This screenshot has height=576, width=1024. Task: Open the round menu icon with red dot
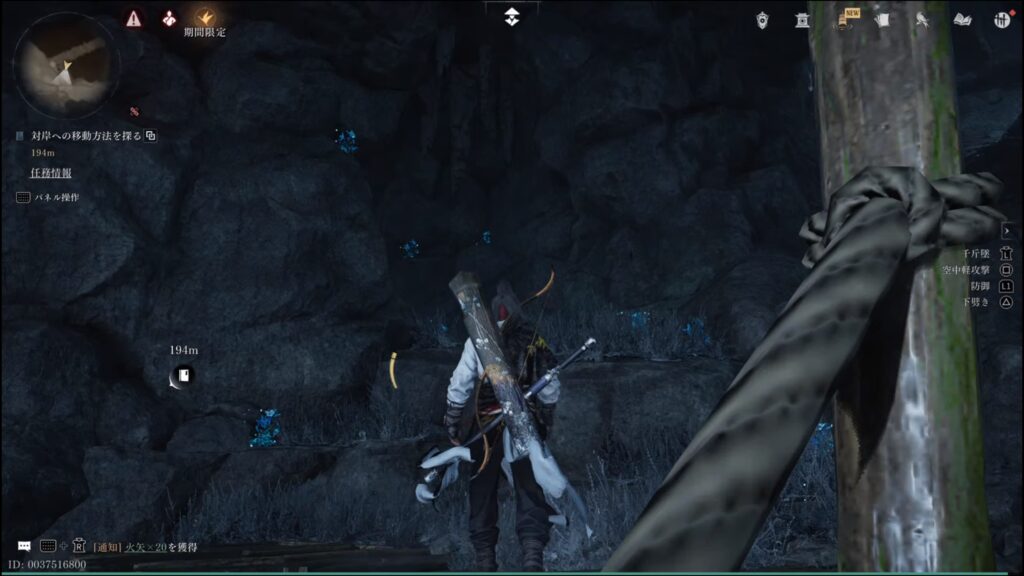(1001, 20)
